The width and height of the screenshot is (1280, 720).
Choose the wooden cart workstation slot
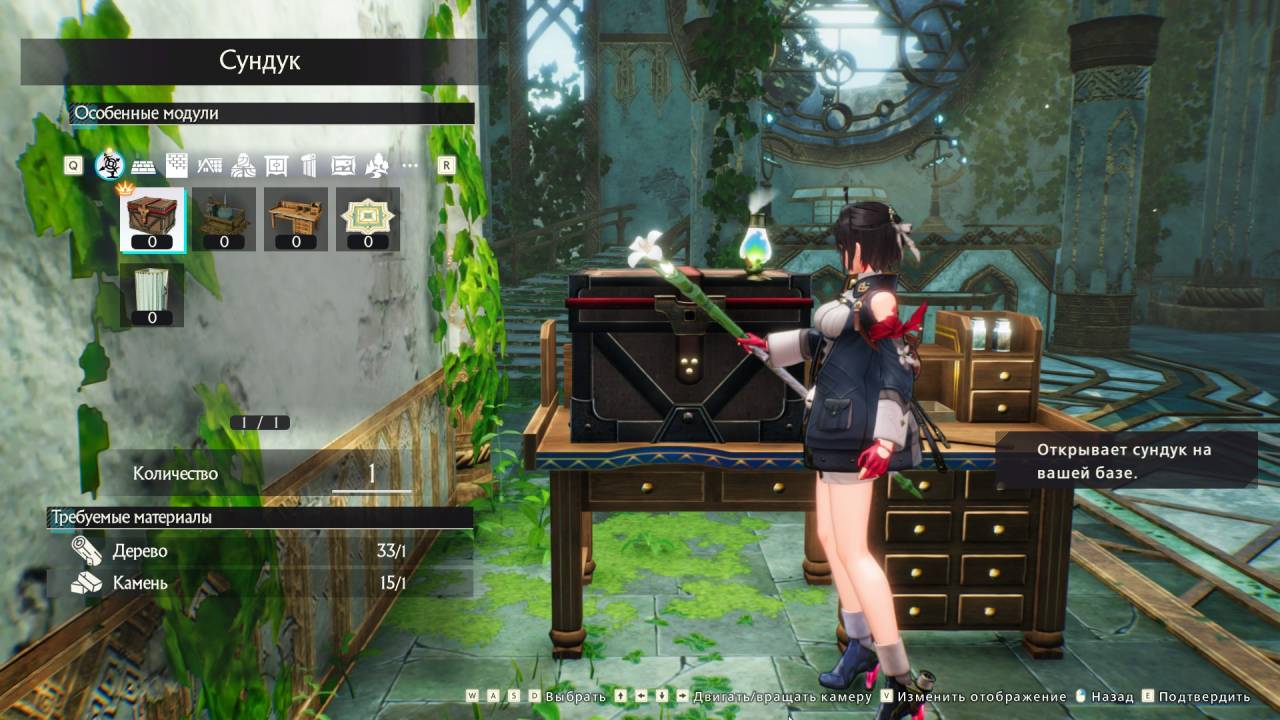tap(224, 218)
